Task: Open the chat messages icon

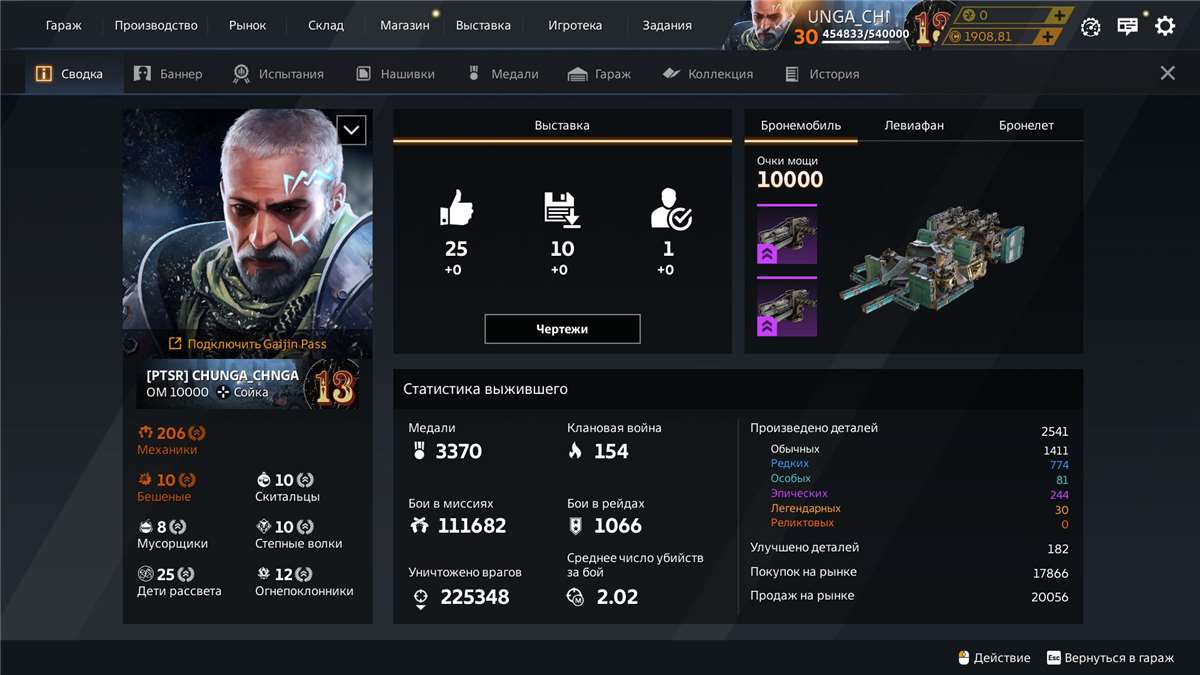Action: coord(1127,26)
